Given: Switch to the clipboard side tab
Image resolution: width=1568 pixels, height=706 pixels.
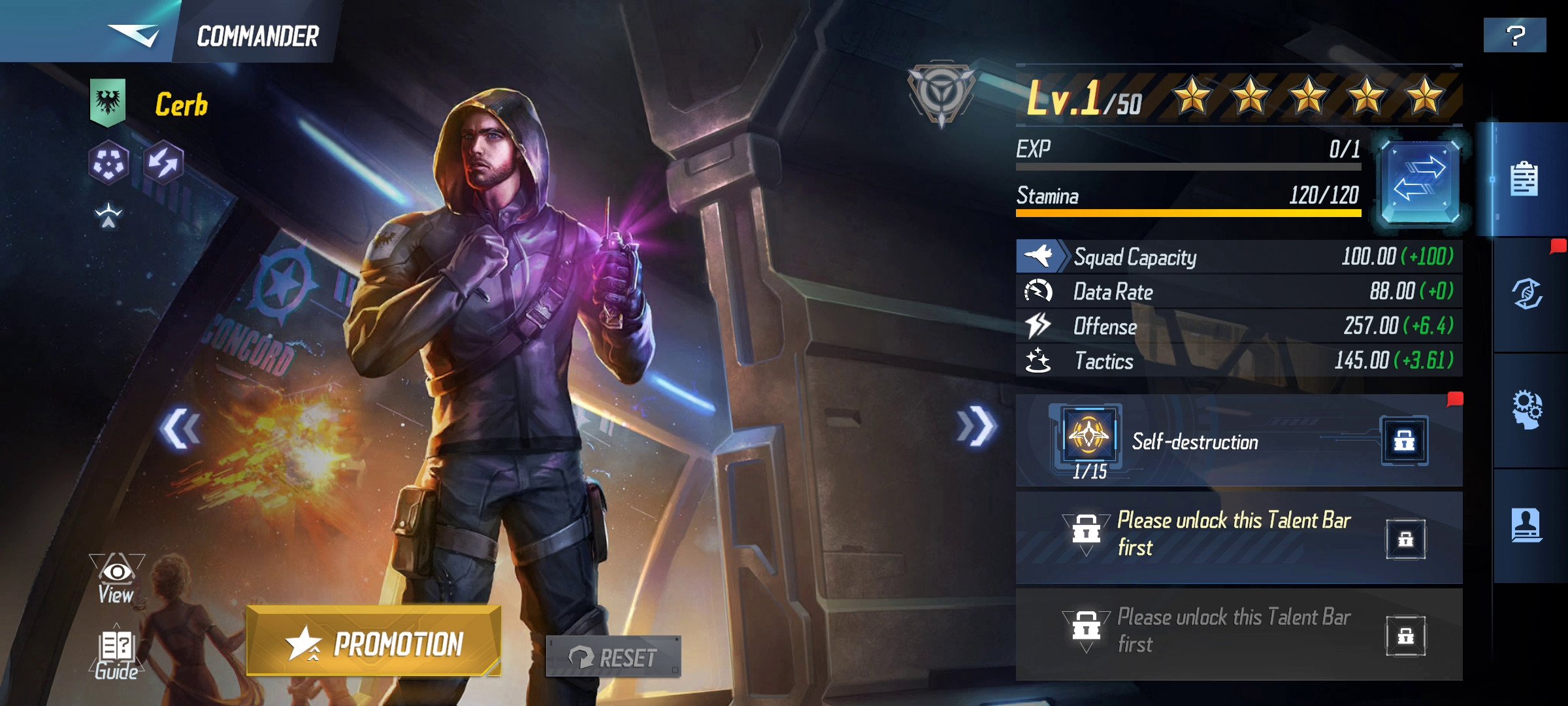Looking at the screenshot, I should pyautogui.click(x=1524, y=179).
